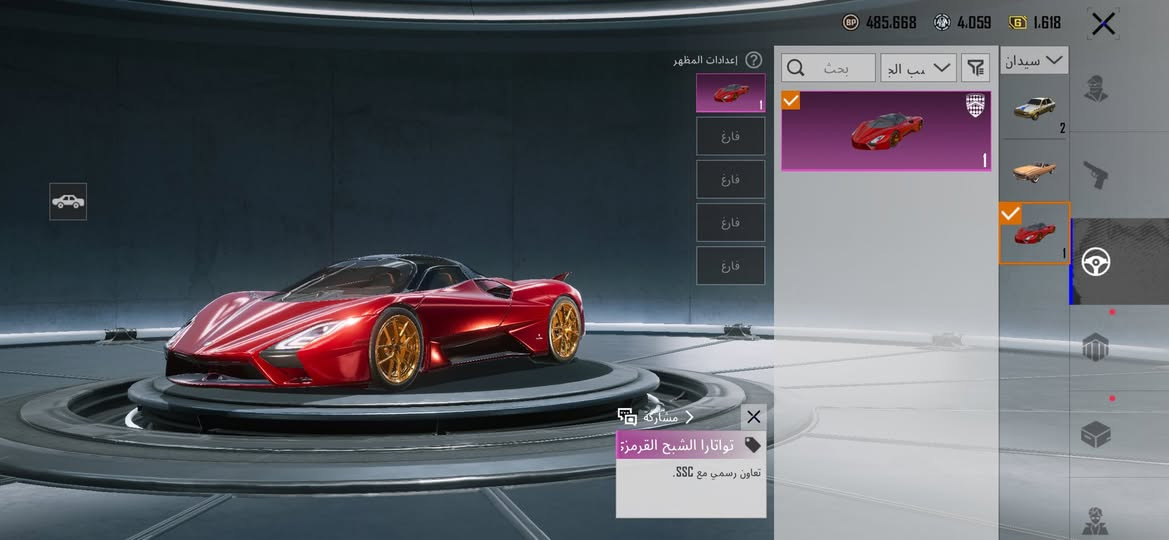Open the soldier figure tab at the bottom

point(1097,519)
